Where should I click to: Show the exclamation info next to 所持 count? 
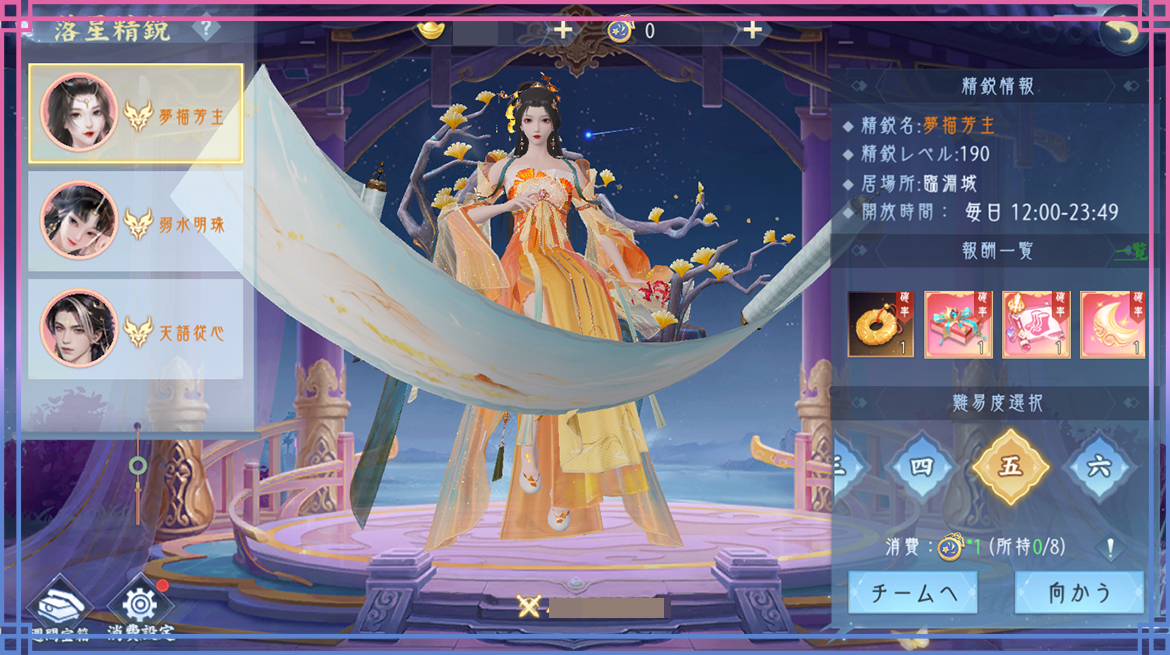pyautogui.click(x=1111, y=547)
